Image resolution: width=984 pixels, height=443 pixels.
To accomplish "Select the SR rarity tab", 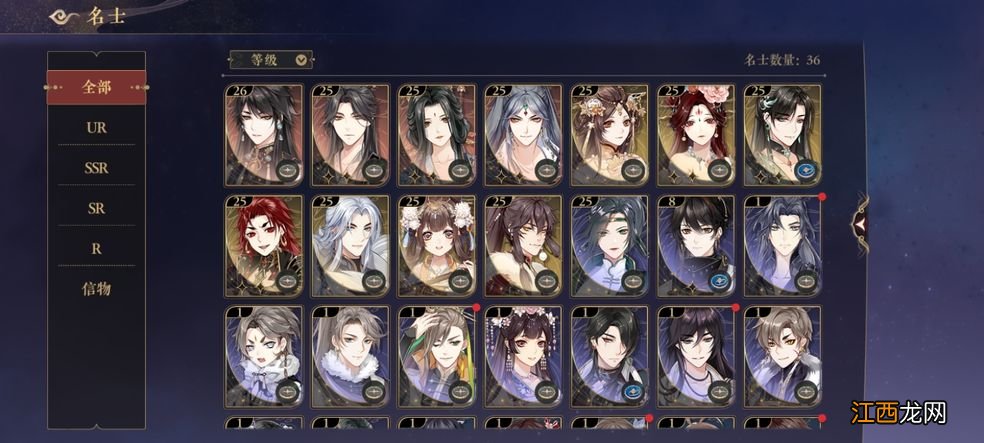I will (x=96, y=208).
